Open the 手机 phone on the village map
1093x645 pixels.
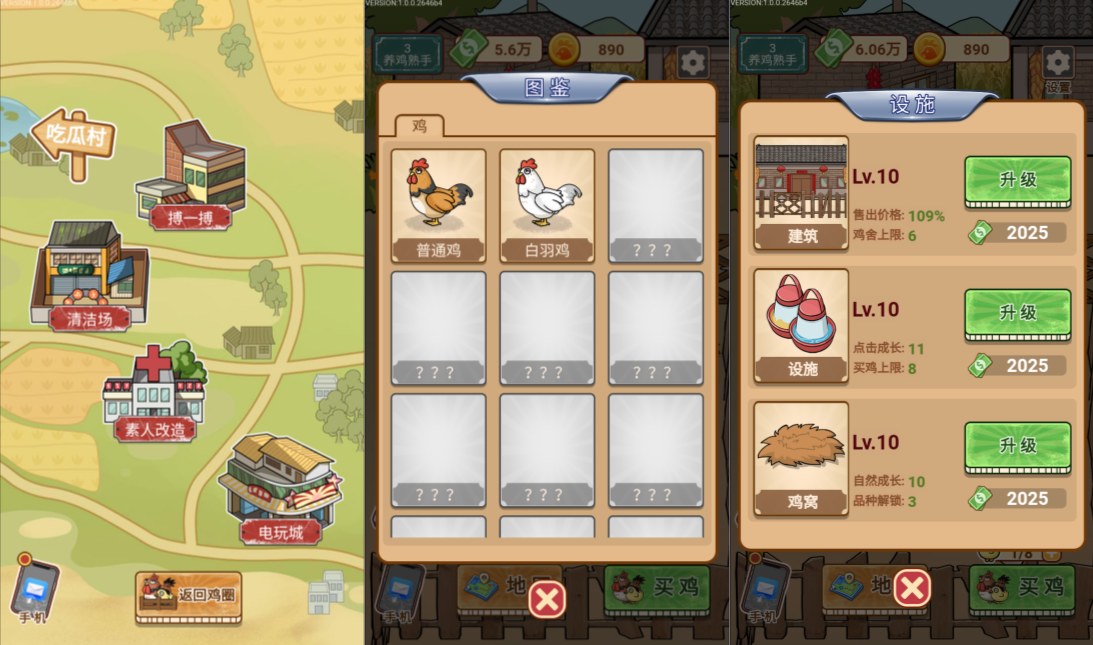(34, 590)
